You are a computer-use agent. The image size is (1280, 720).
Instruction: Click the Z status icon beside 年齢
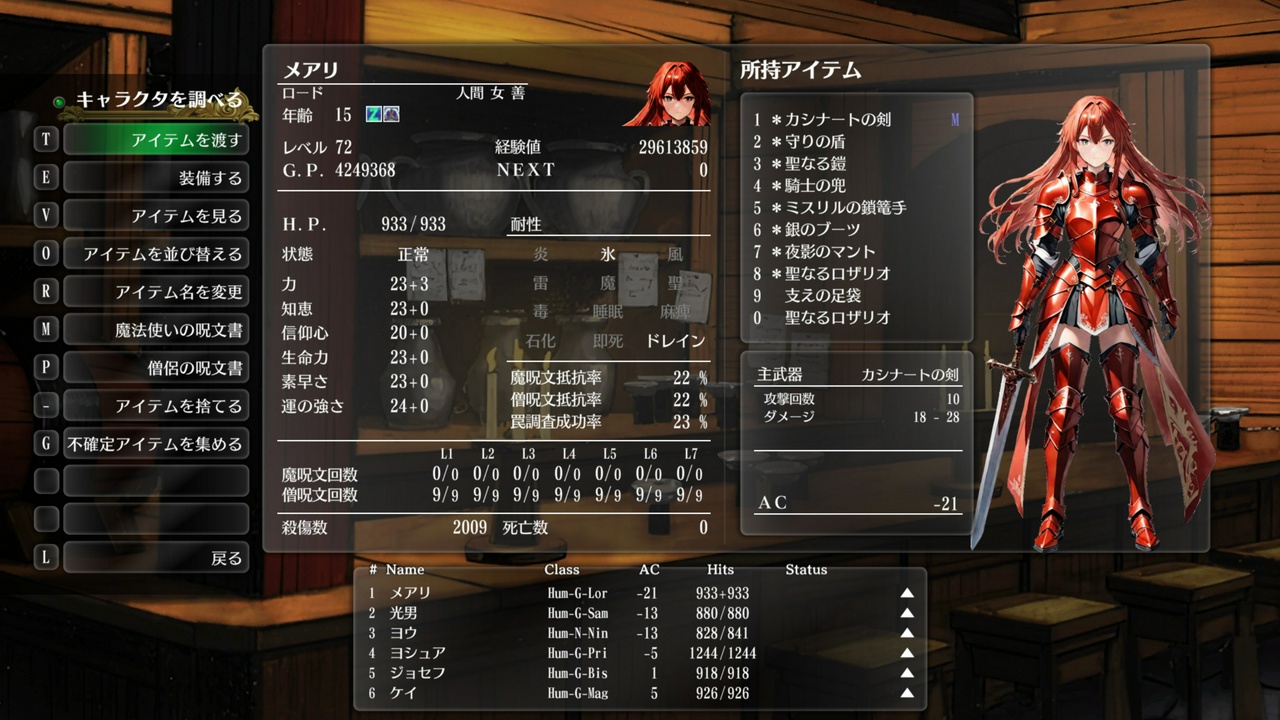[x=373, y=115]
